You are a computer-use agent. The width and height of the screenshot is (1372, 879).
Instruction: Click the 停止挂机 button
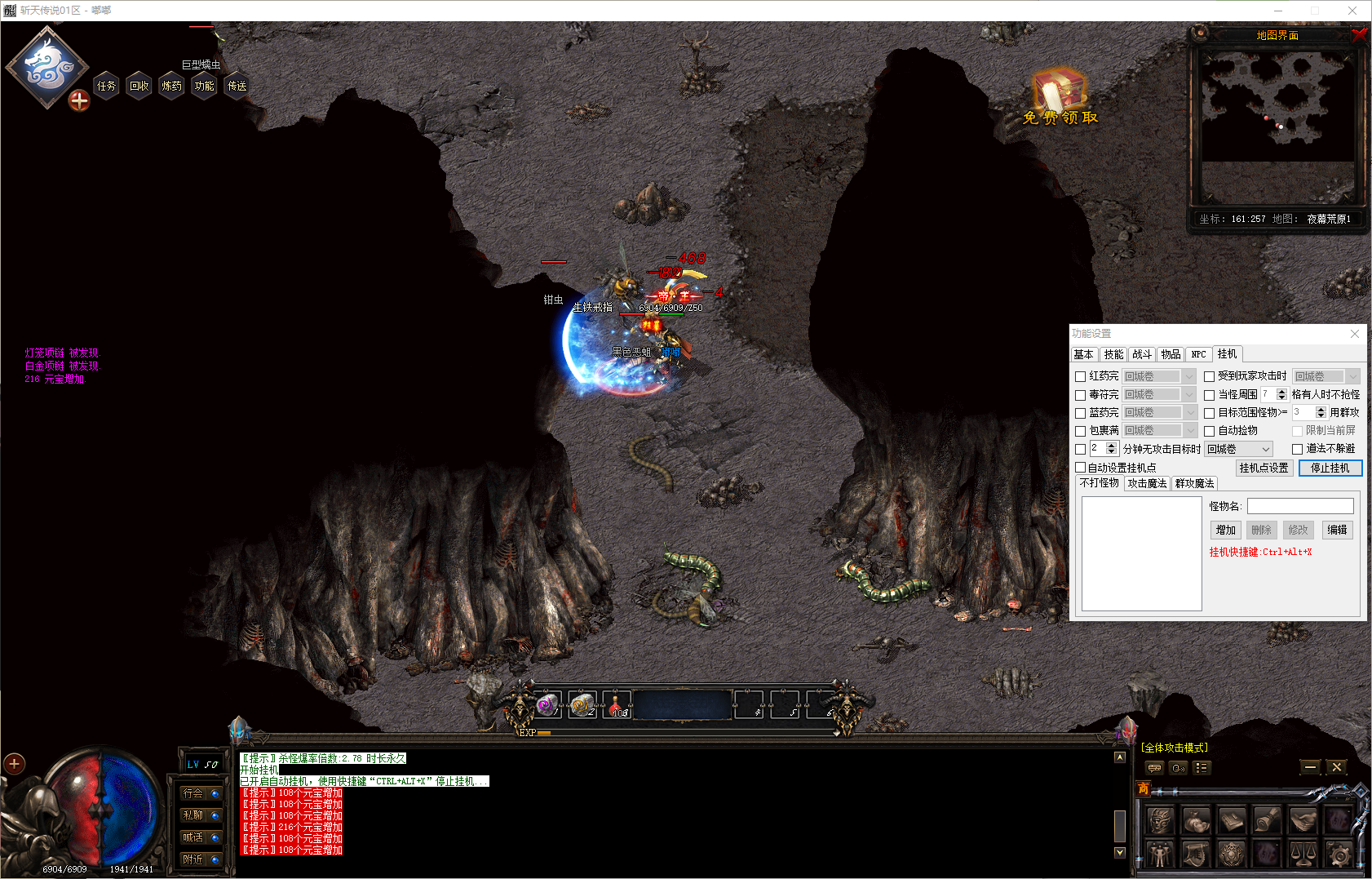1330,468
